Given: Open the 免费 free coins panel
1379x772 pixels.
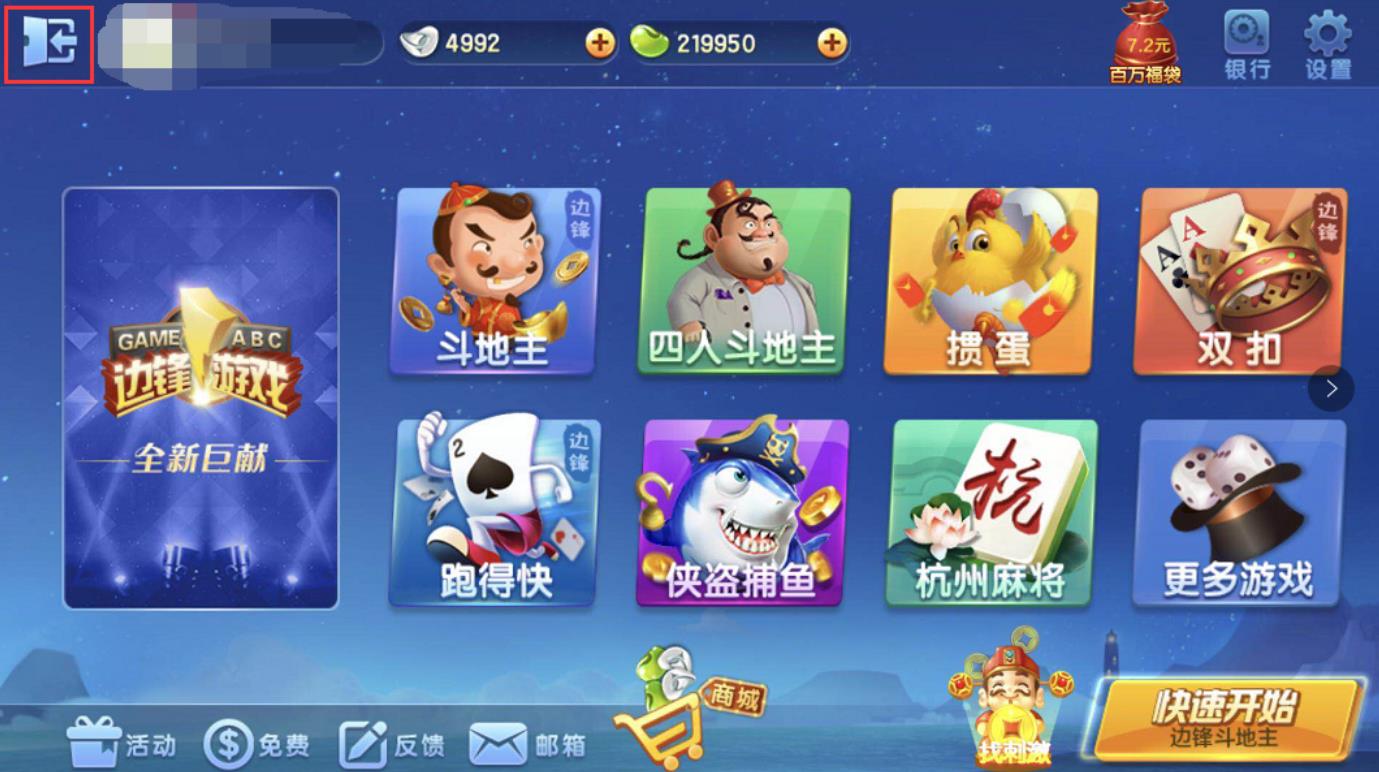Looking at the screenshot, I should tap(255, 743).
